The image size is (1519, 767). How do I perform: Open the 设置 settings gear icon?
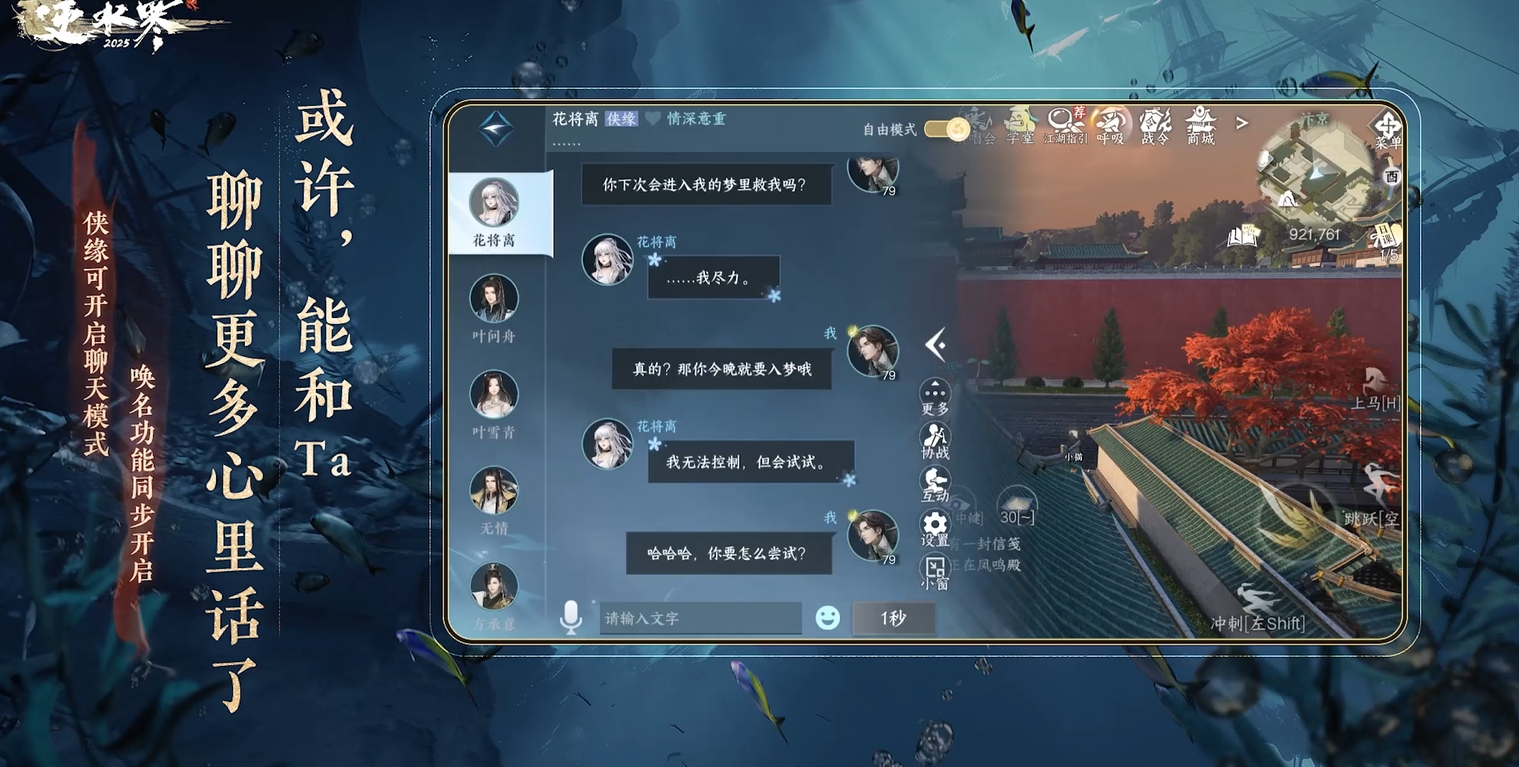click(933, 524)
